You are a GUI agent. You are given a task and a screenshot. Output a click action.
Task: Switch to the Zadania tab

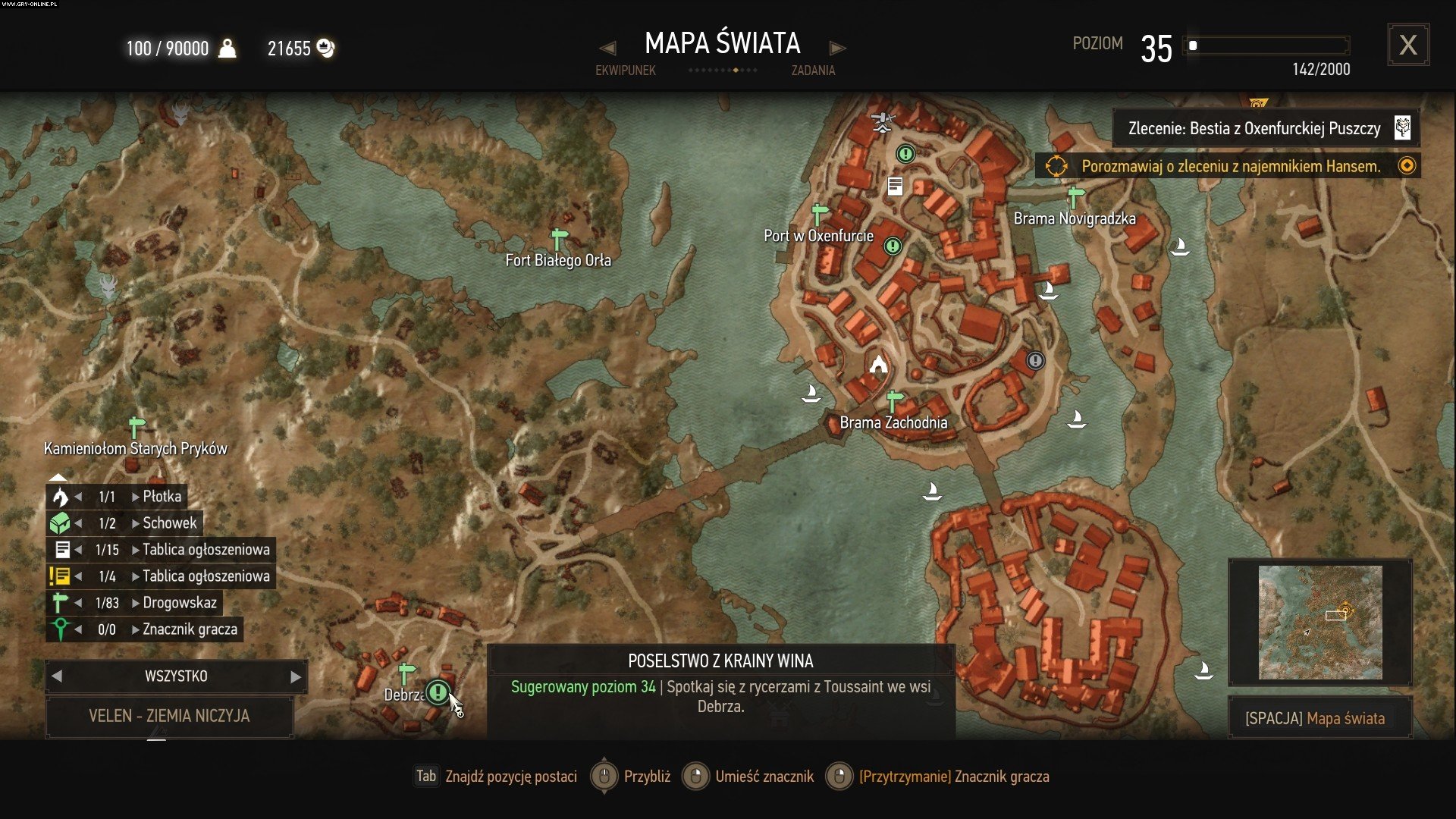click(813, 71)
